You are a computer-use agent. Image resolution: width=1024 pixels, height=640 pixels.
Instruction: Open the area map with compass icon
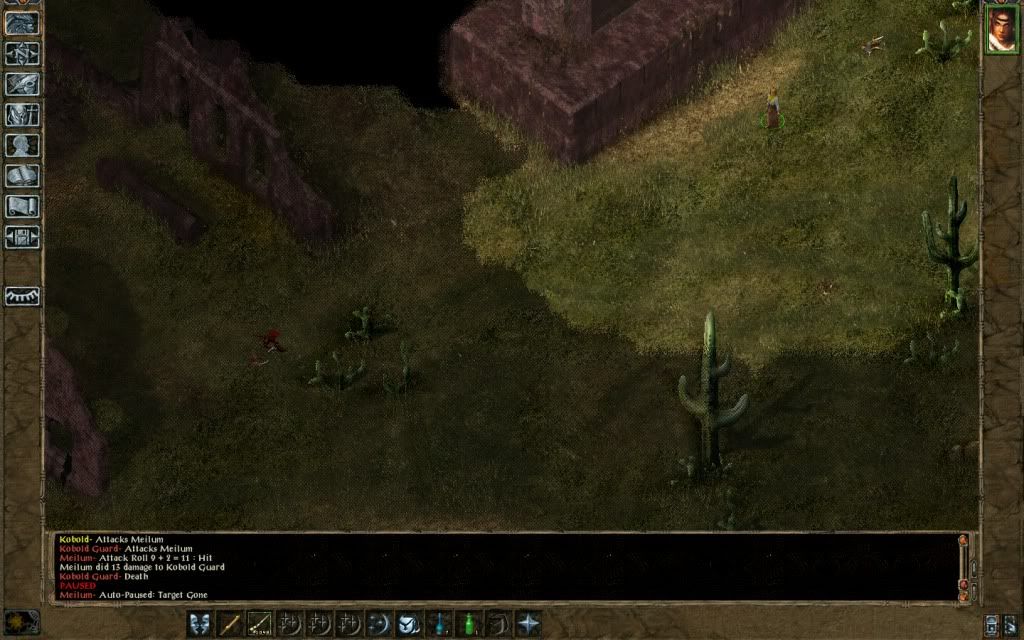click(x=21, y=53)
